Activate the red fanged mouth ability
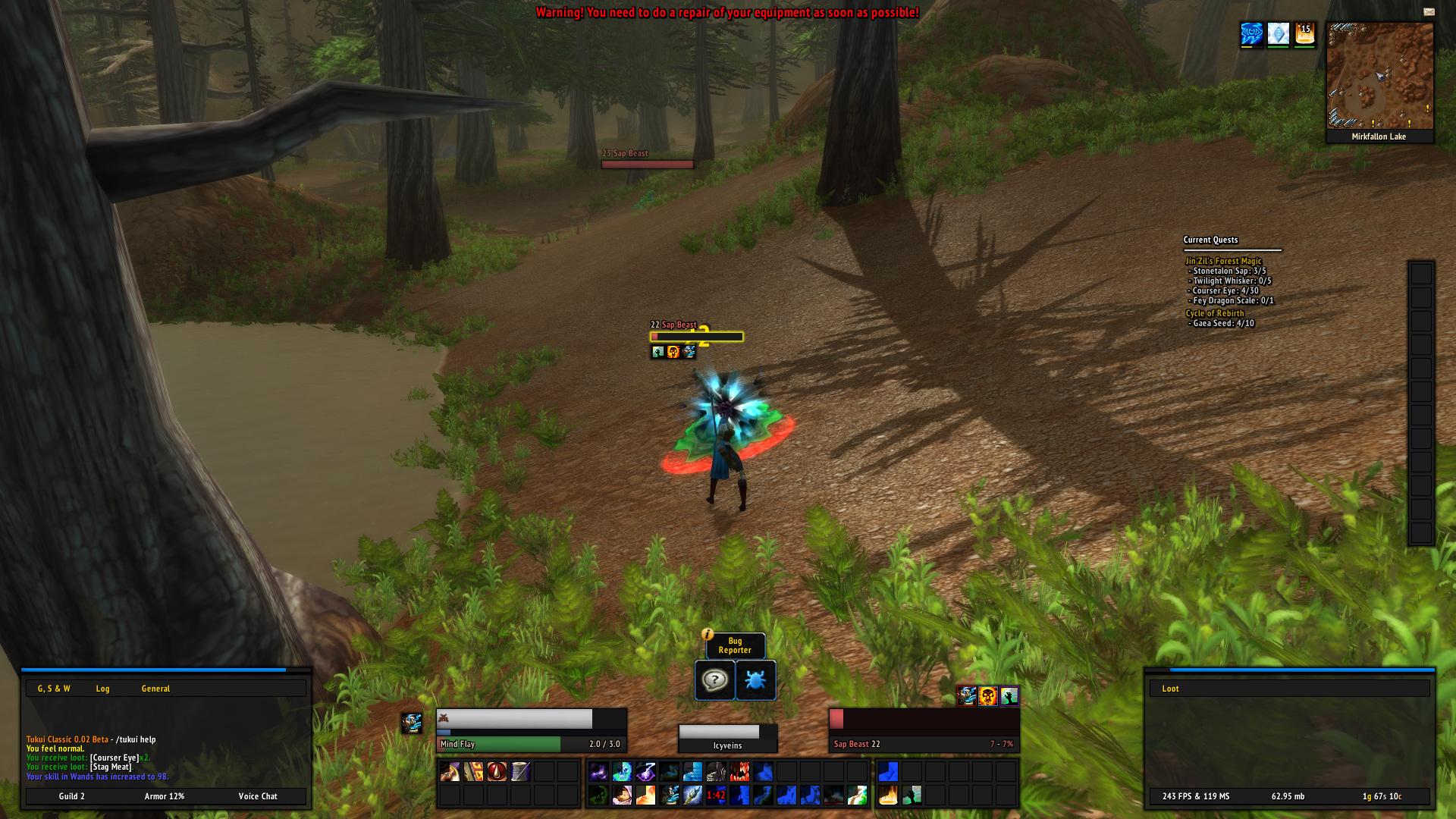The image size is (1456, 819). pos(739,772)
